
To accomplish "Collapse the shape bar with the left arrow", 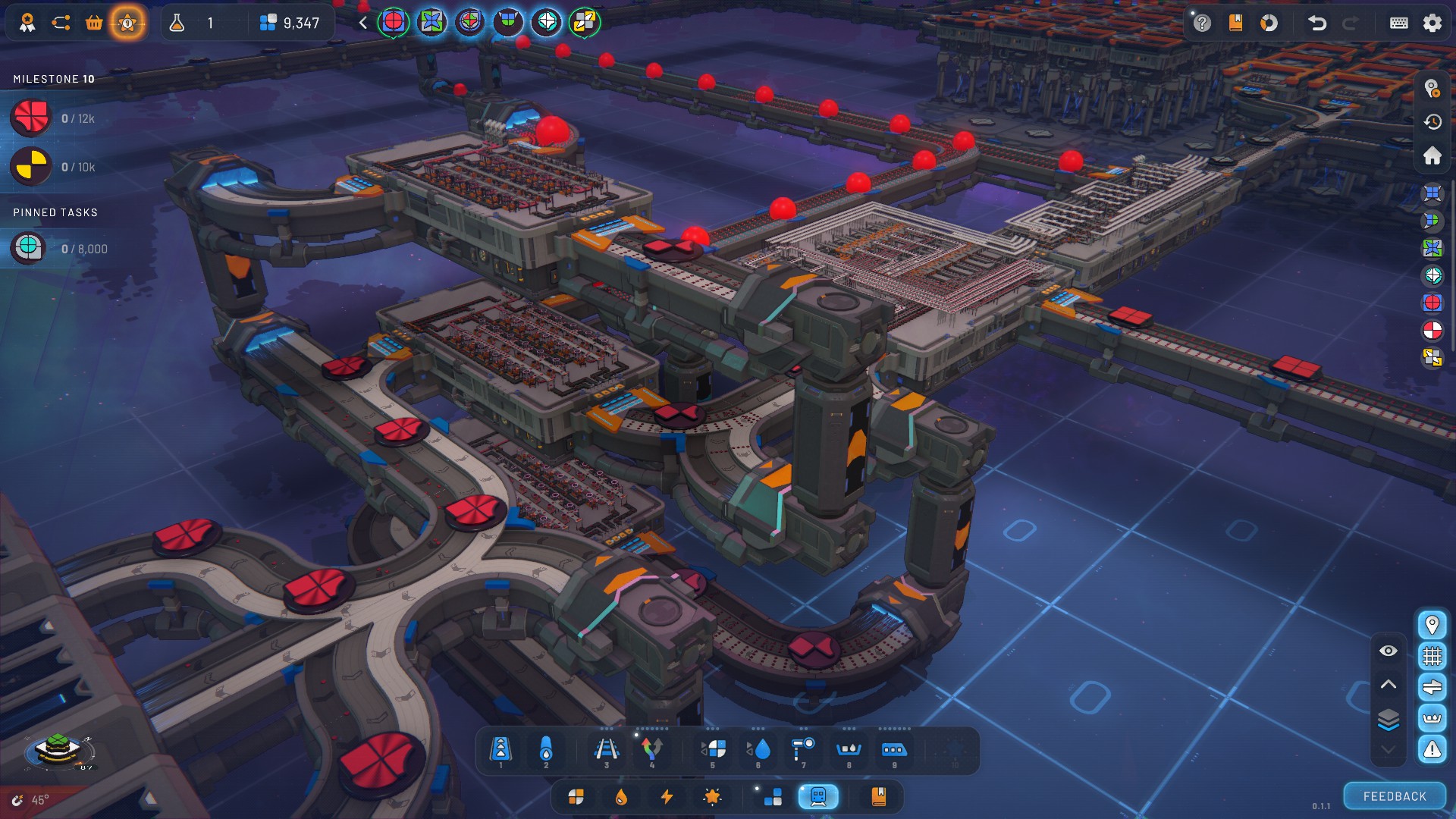I will 363,23.
